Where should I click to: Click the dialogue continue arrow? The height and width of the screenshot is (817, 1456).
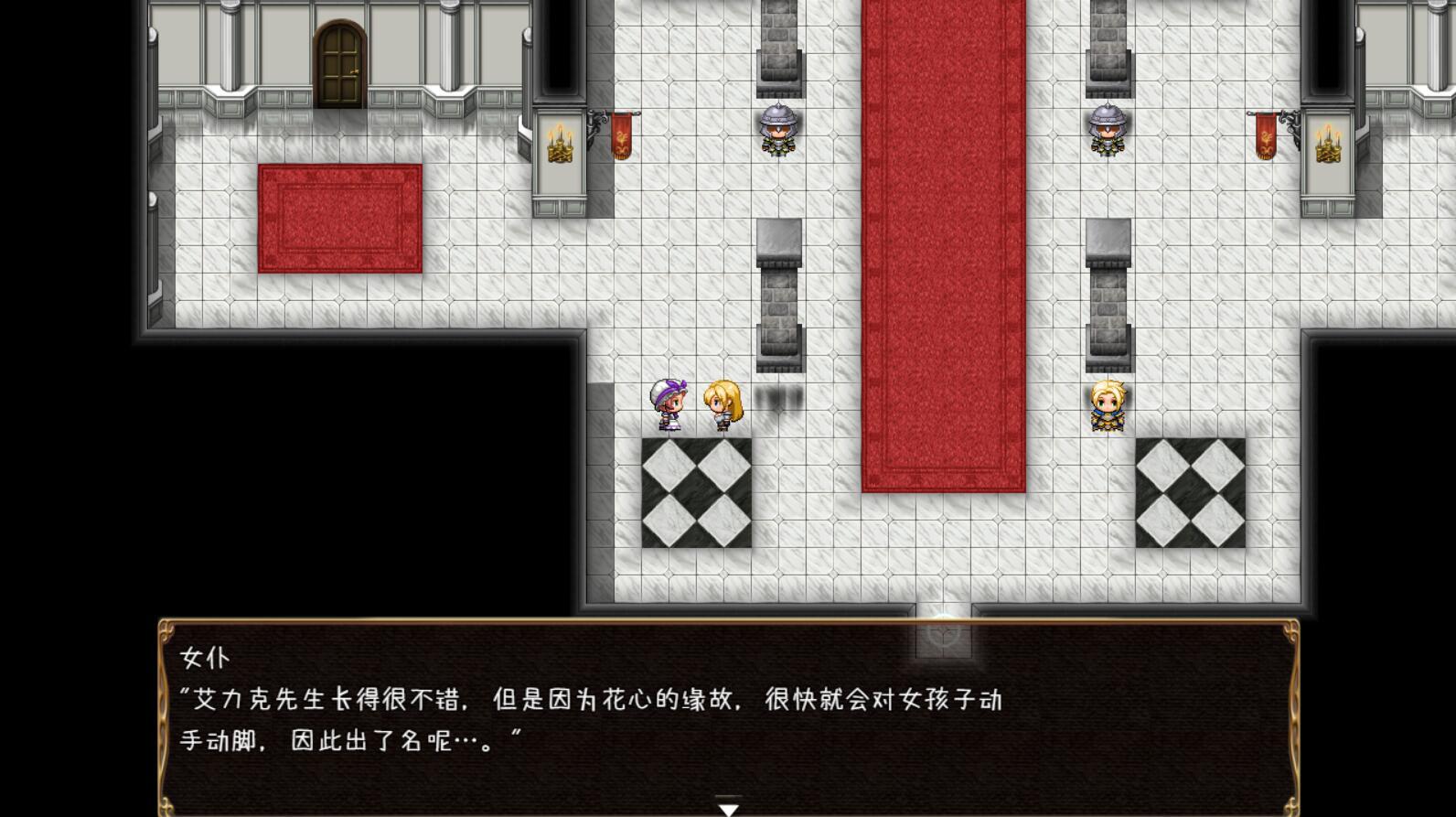click(x=727, y=808)
